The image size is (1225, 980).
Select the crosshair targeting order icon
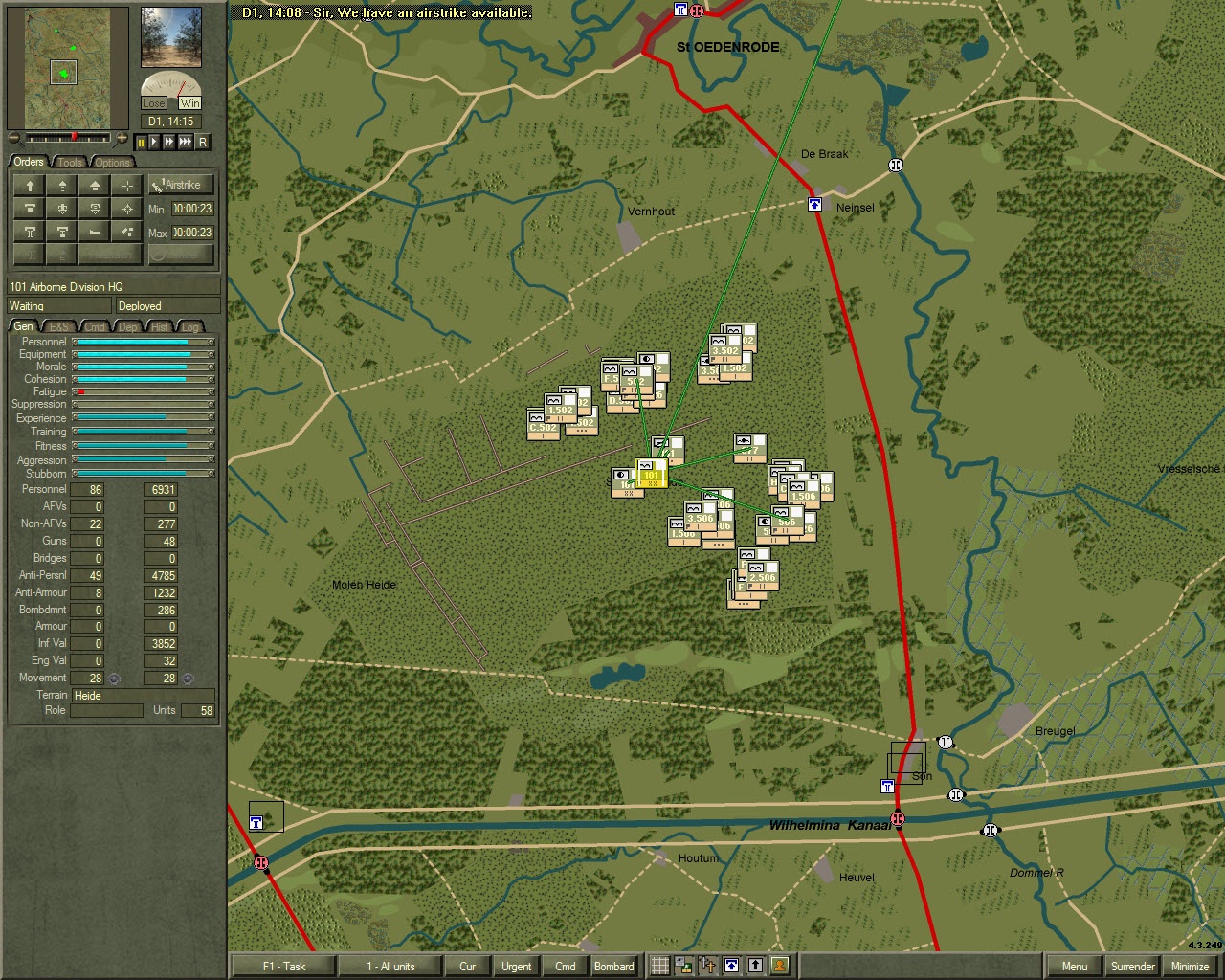click(126, 186)
